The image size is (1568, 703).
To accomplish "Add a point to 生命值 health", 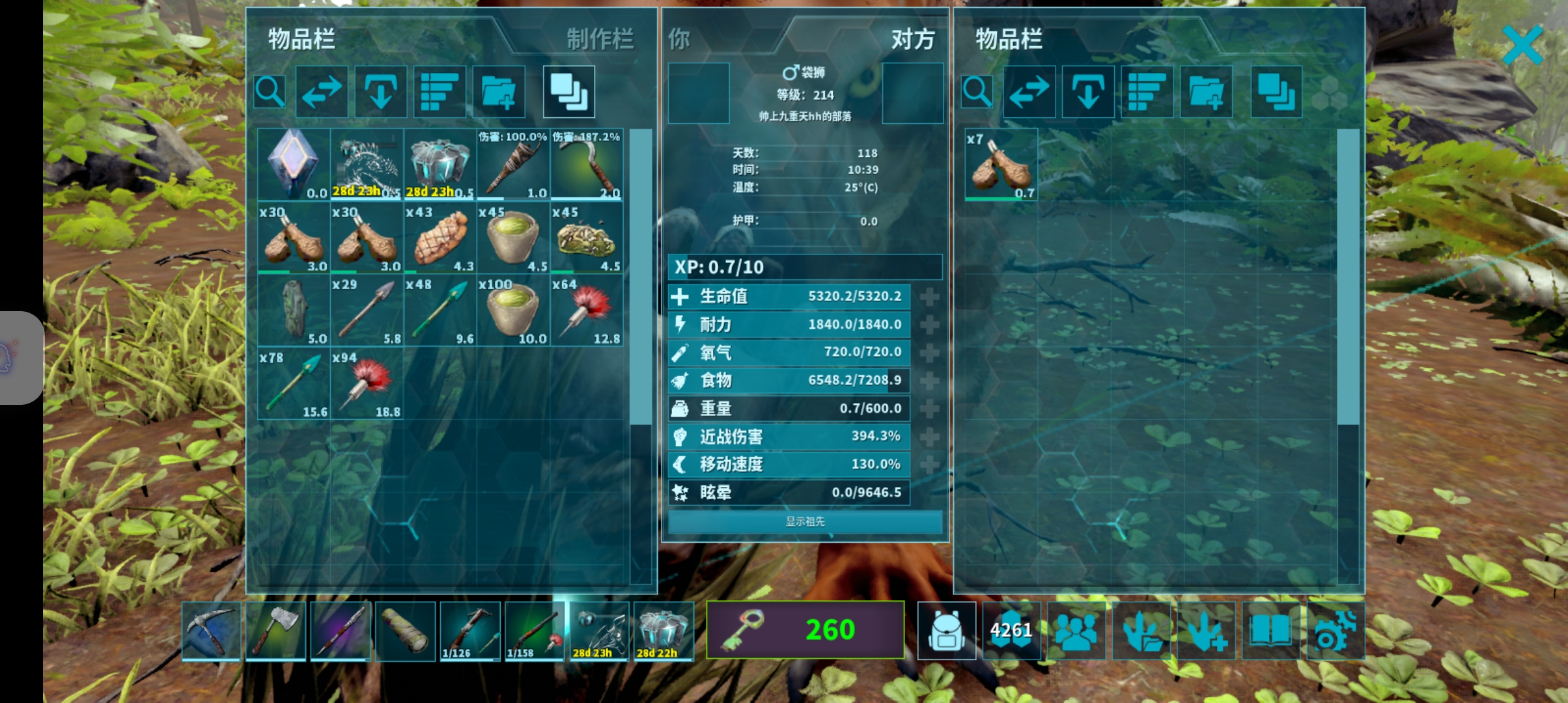I will tap(929, 297).
